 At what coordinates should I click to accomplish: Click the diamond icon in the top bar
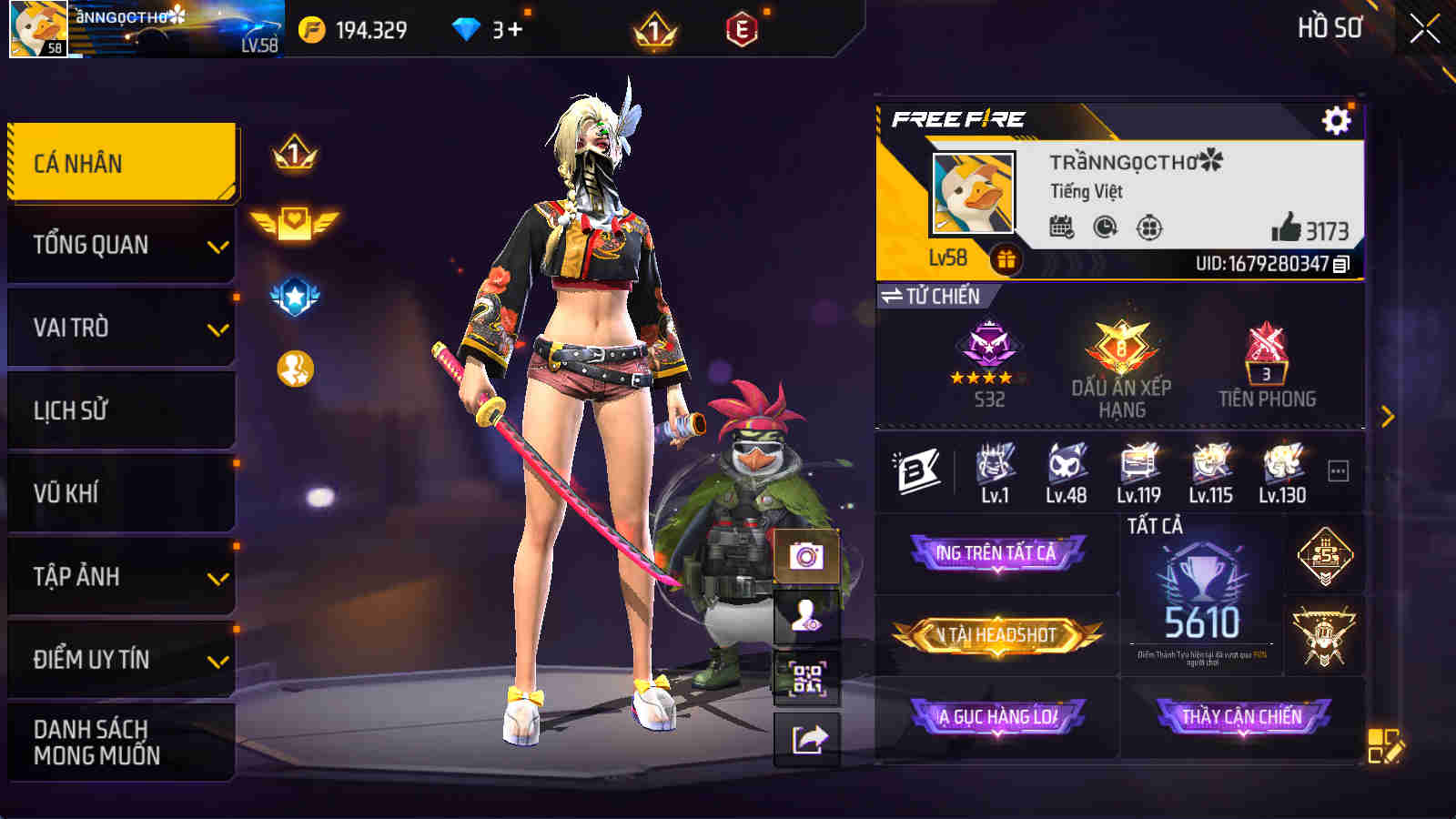coord(466,28)
